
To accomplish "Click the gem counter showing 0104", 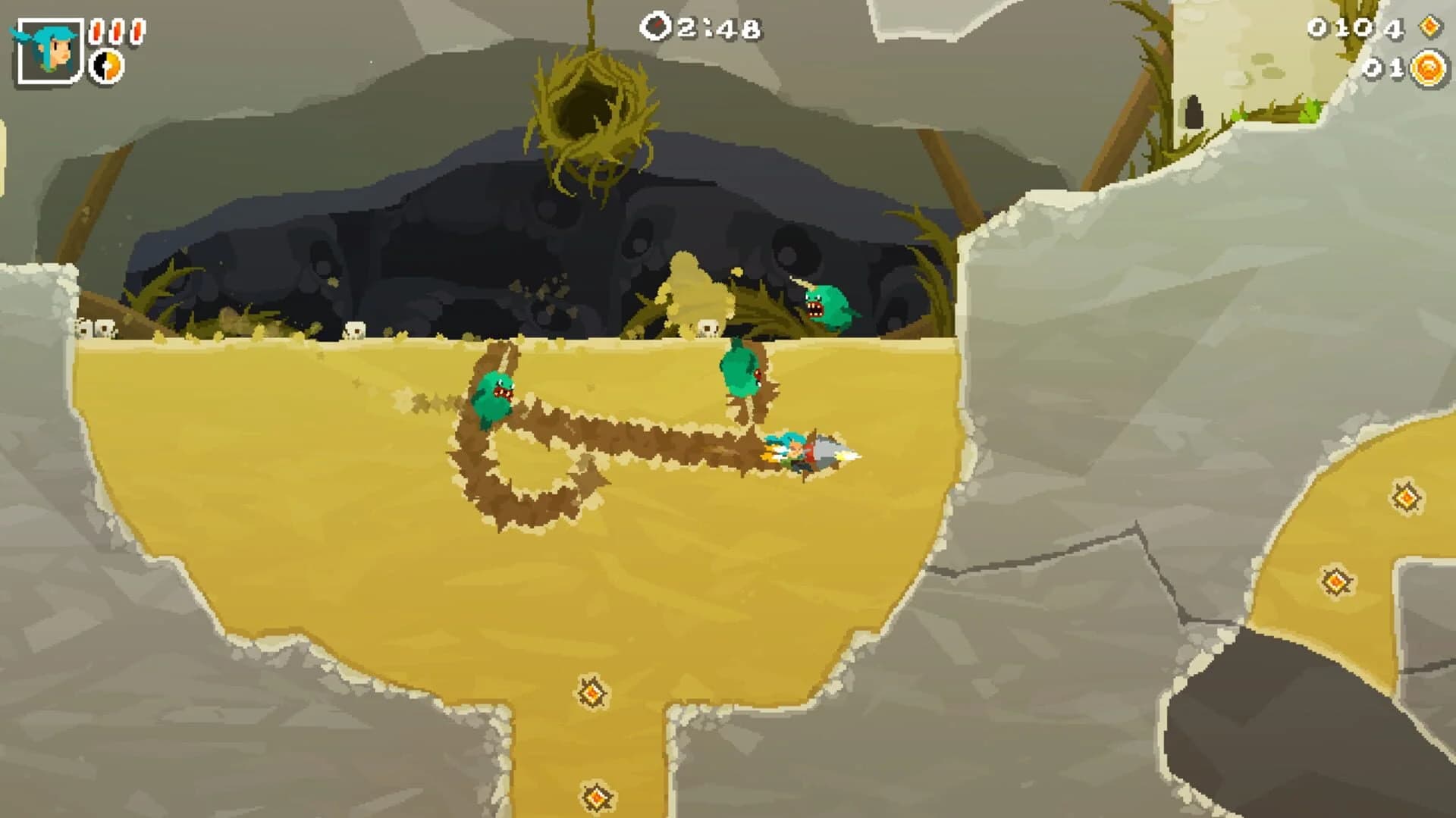I will coord(1356,27).
